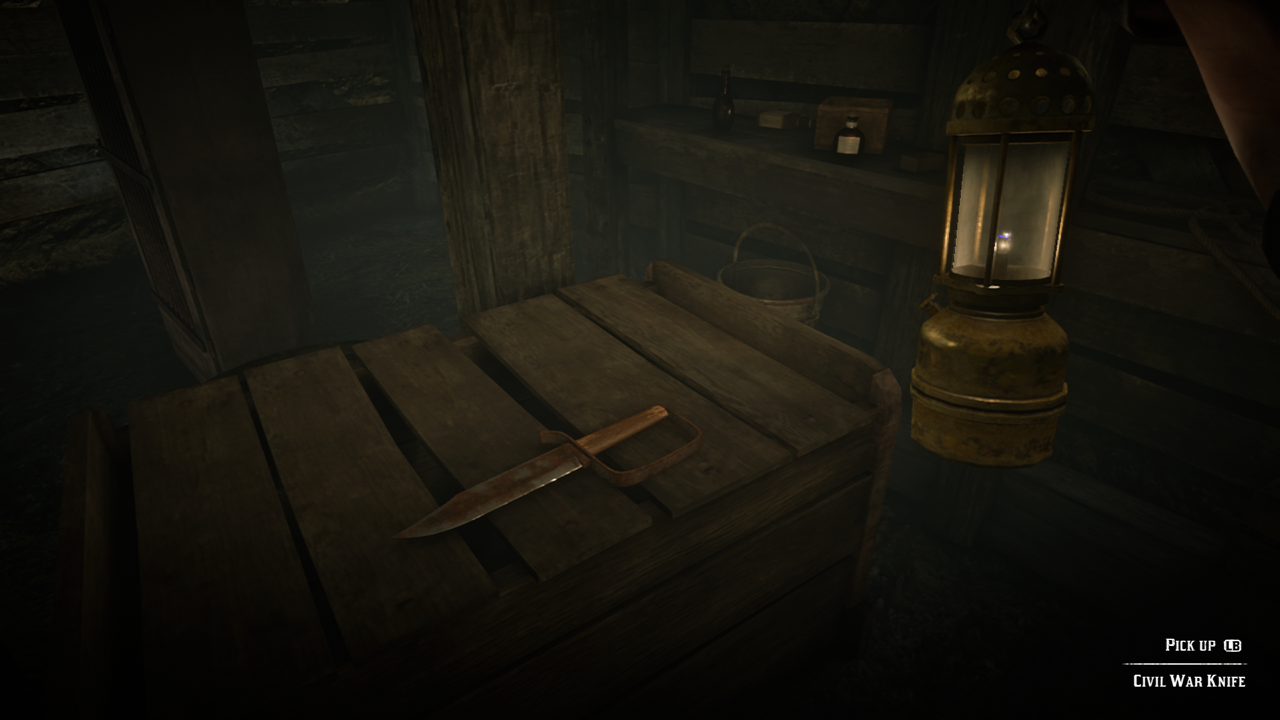Click the lantern's hanging hook at top
Screen dimensions: 1280x720
1025,20
